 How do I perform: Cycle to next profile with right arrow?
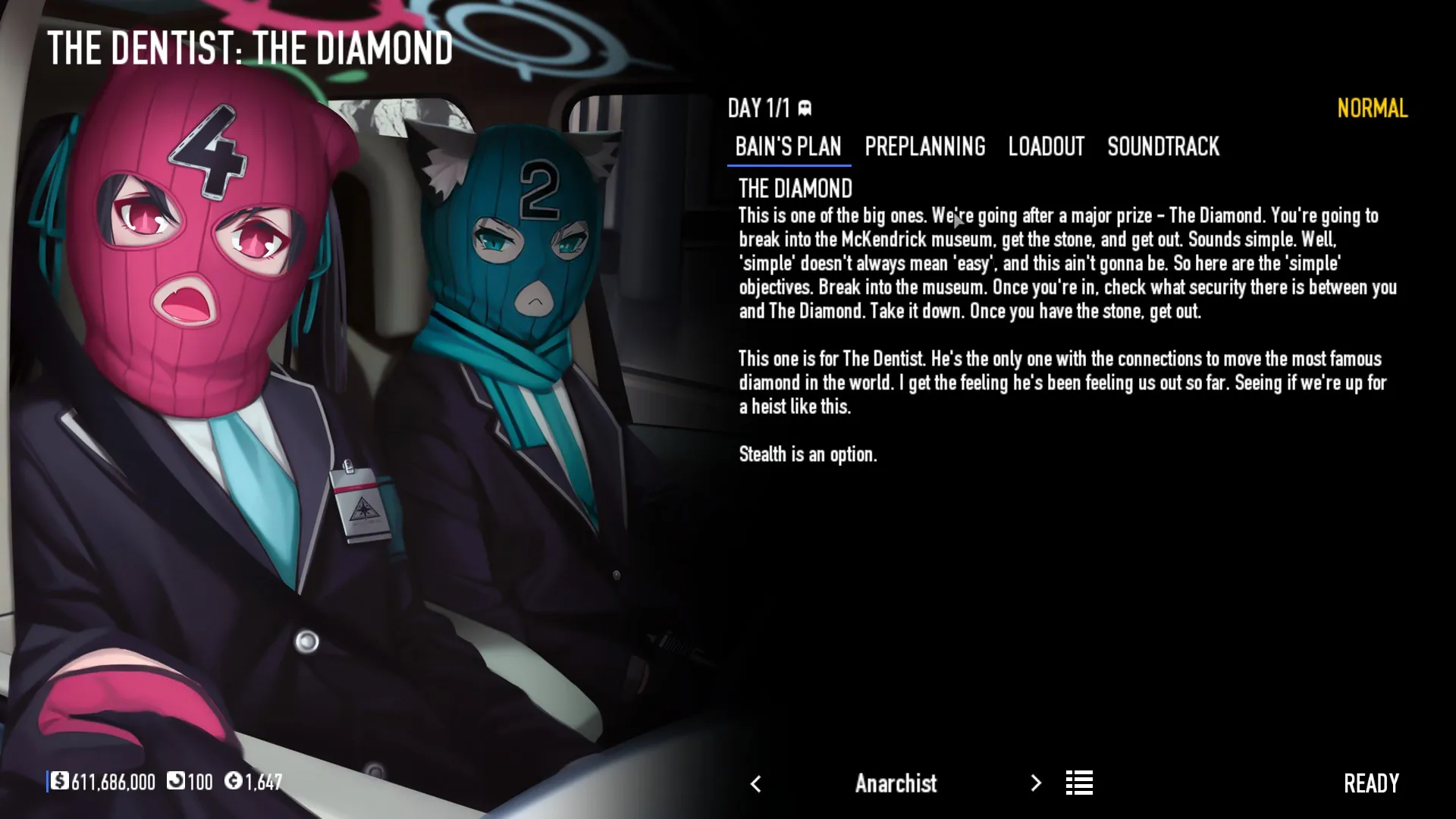tap(1036, 783)
